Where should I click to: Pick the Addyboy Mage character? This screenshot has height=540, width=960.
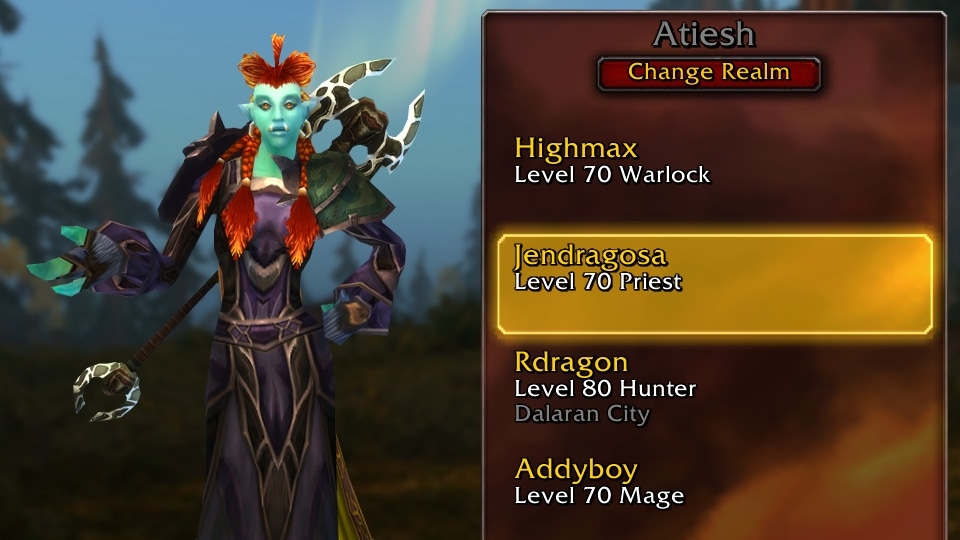tap(599, 482)
